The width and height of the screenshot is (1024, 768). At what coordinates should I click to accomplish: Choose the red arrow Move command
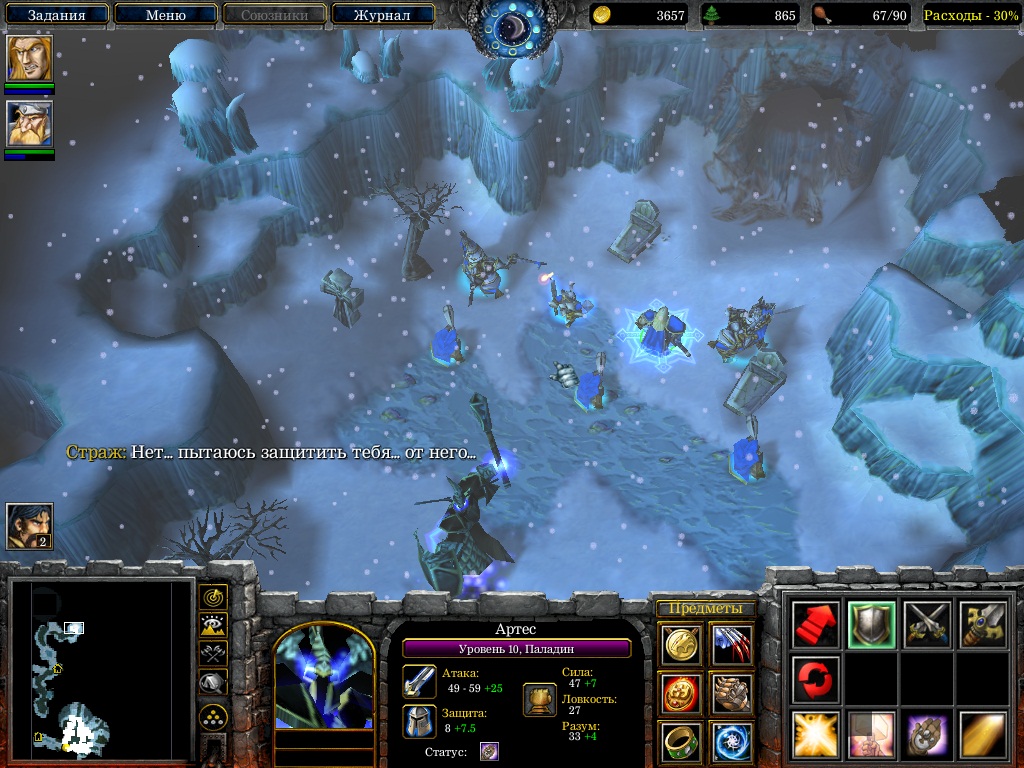(815, 625)
